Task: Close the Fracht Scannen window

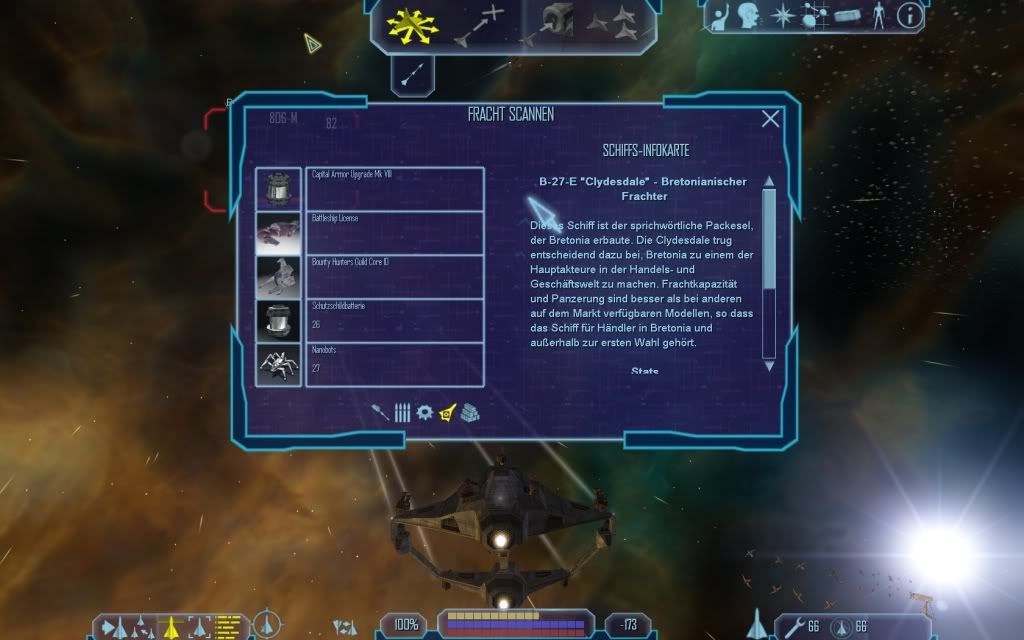Action: tap(770, 119)
